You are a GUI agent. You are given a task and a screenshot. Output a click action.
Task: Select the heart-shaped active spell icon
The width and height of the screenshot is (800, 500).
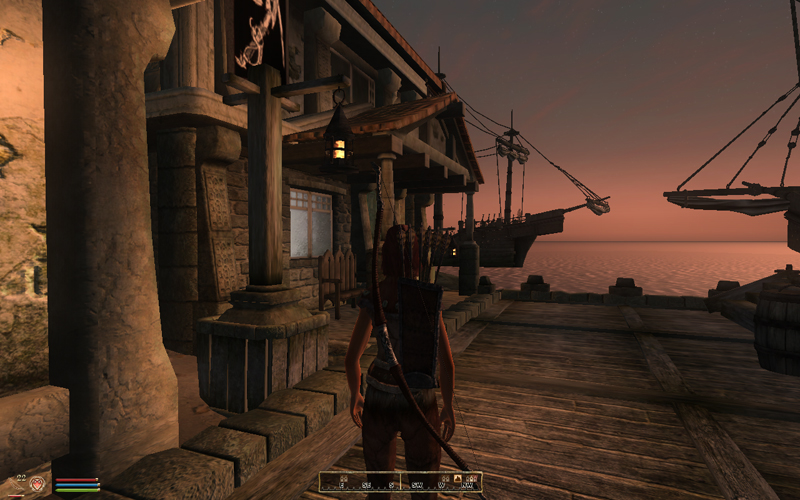pyautogui.click(x=37, y=484)
